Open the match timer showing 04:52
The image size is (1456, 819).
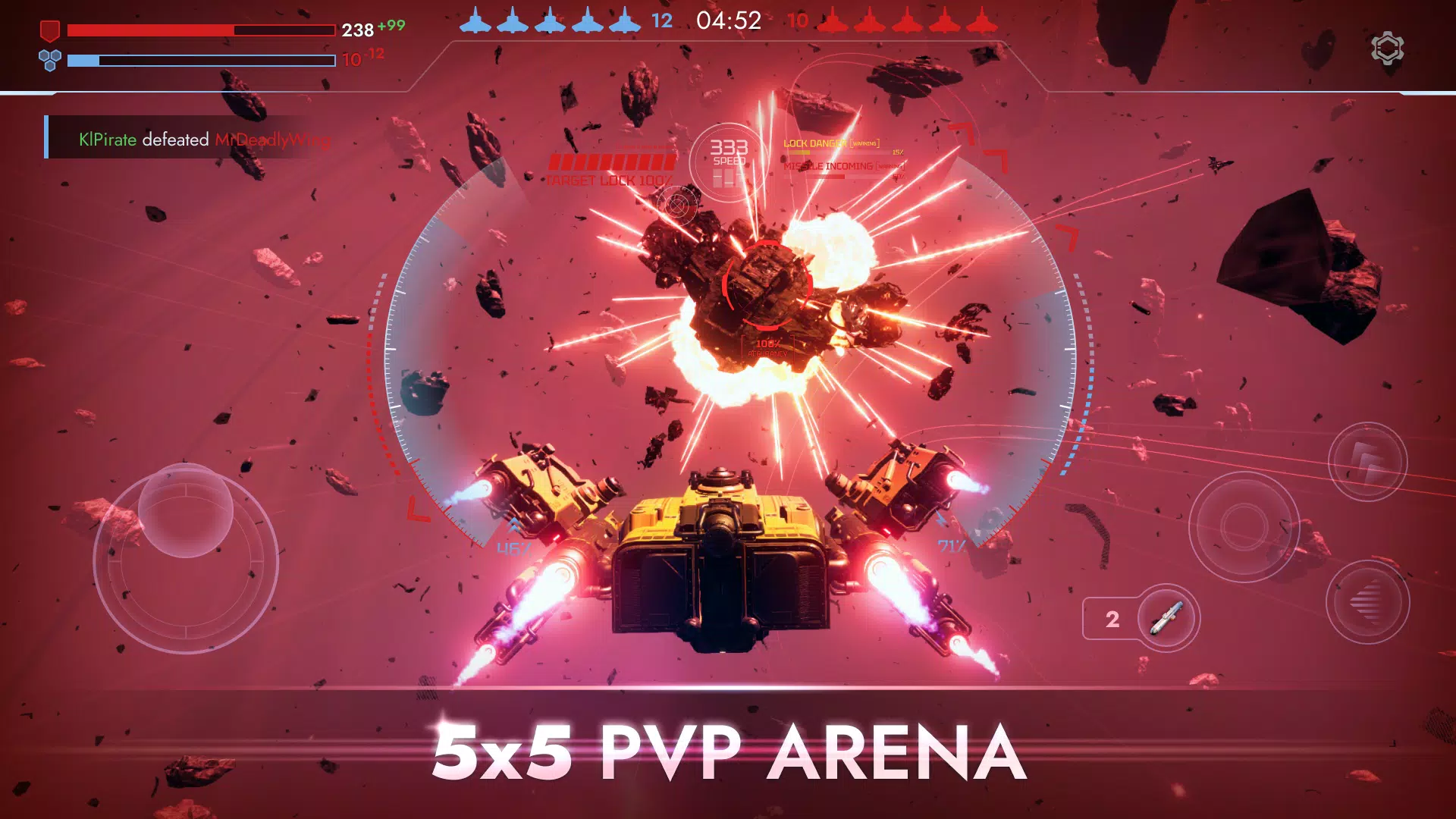(x=730, y=20)
